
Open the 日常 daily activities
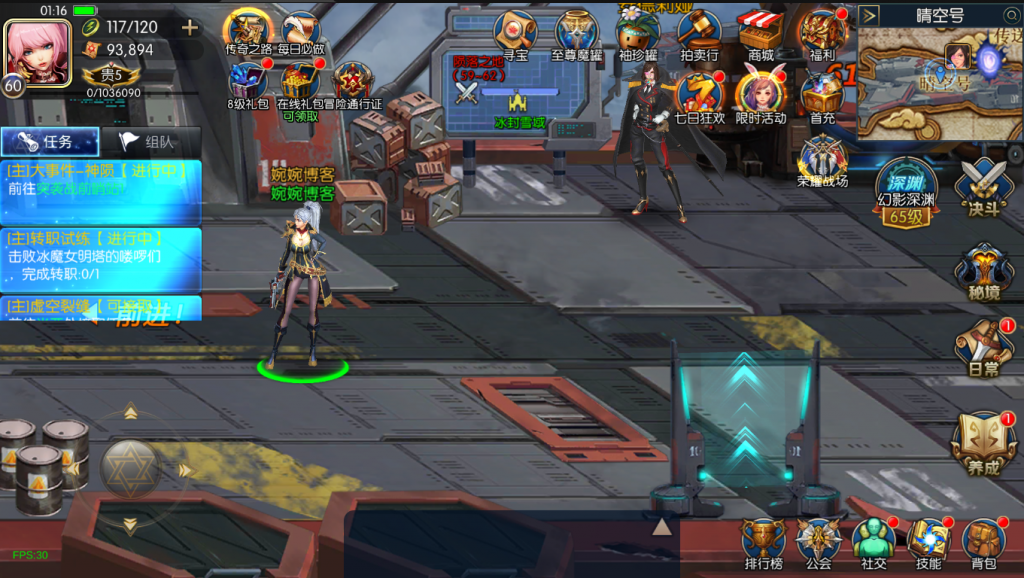(983, 347)
